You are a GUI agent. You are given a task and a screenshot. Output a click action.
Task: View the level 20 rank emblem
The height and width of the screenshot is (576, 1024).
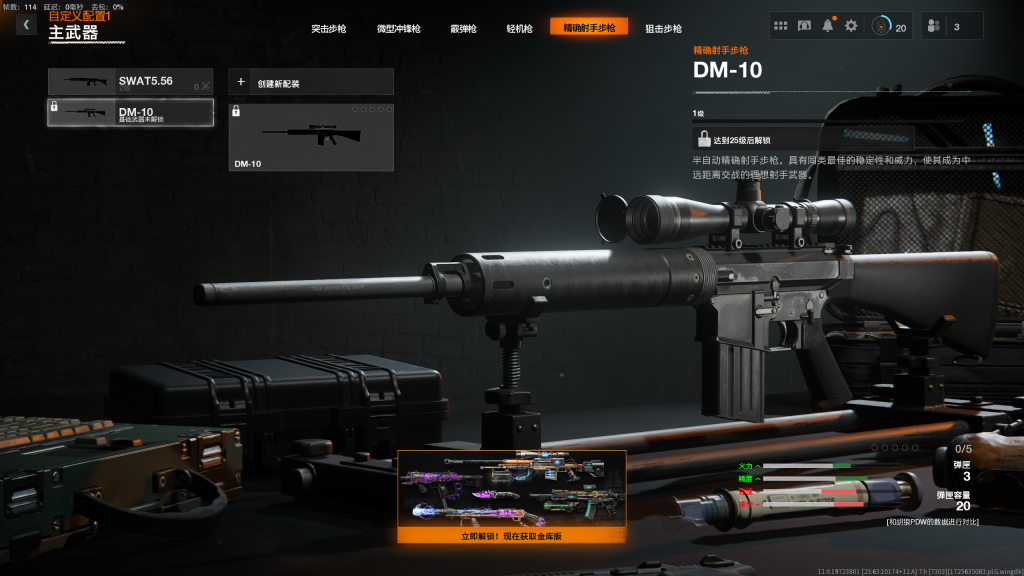pos(888,26)
